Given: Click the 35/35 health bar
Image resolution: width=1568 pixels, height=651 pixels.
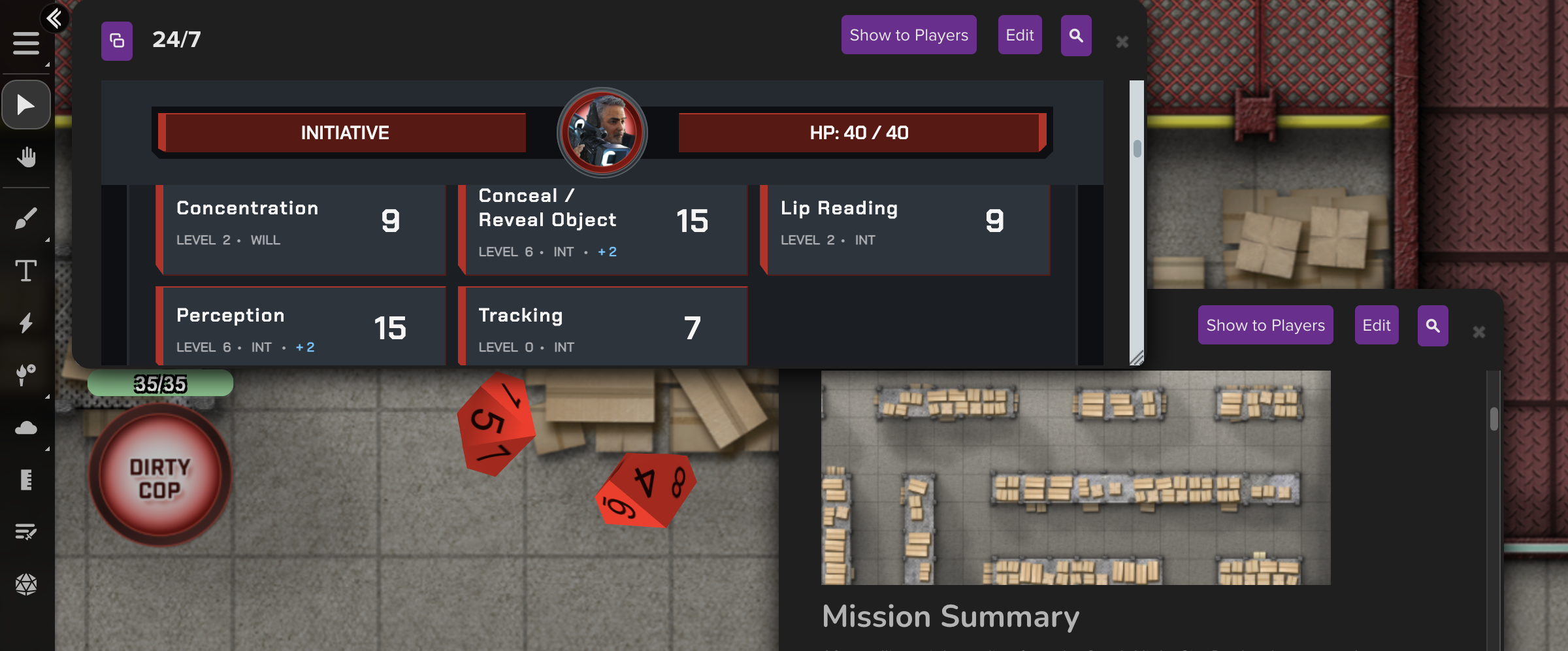Looking at the screenshot, I should [x=160, y=384].
